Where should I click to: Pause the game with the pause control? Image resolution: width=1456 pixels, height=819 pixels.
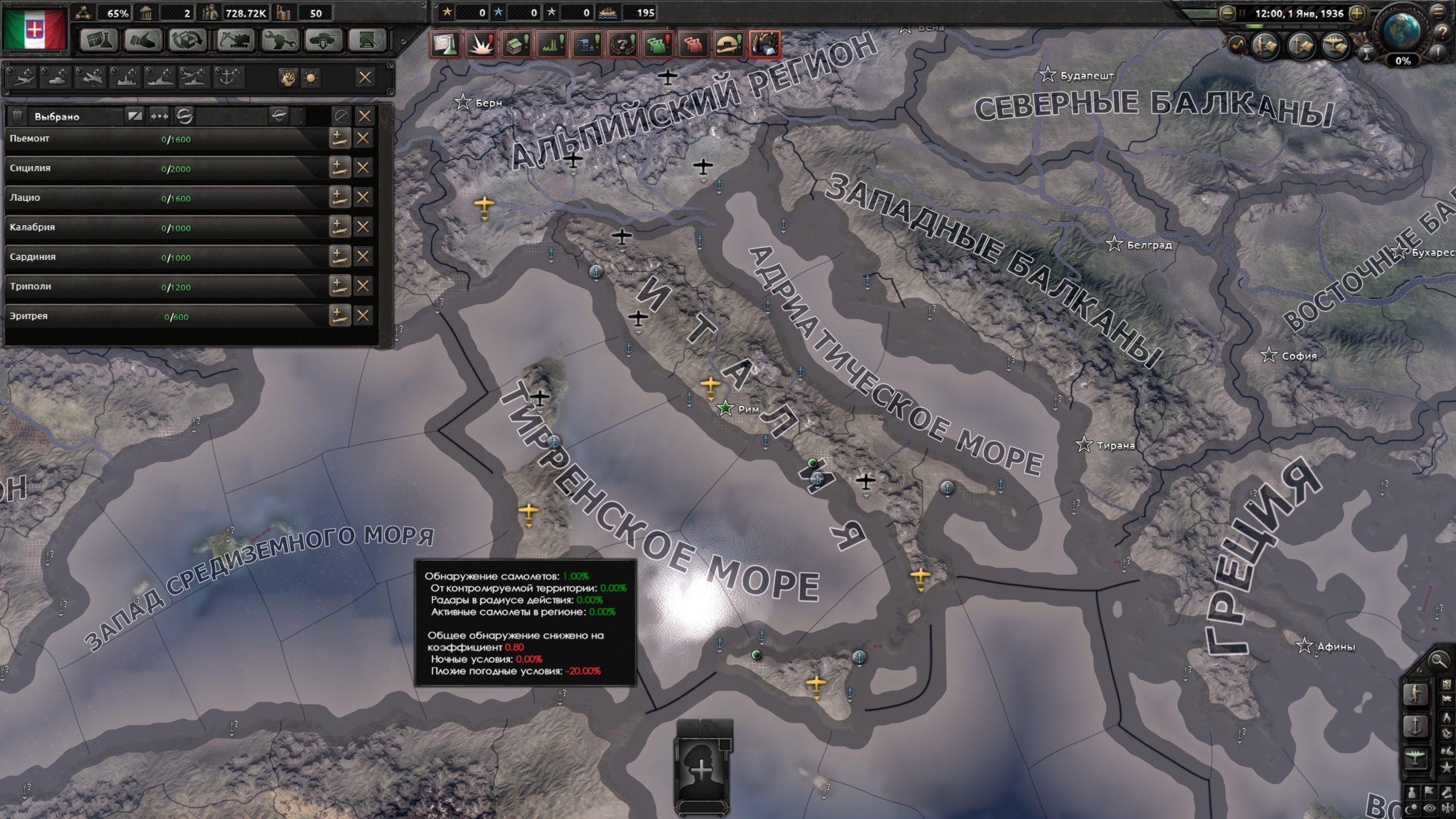pos(1242,14)
